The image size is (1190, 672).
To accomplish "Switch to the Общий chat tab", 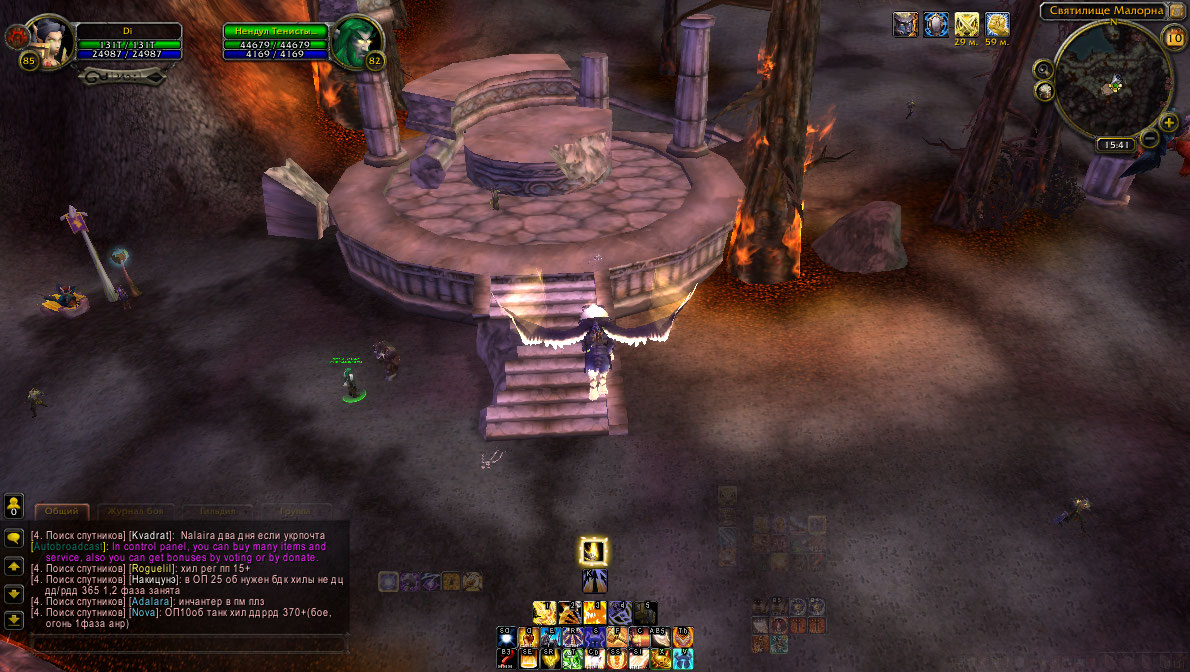I will pyautogui.click(x=61, y=511).
